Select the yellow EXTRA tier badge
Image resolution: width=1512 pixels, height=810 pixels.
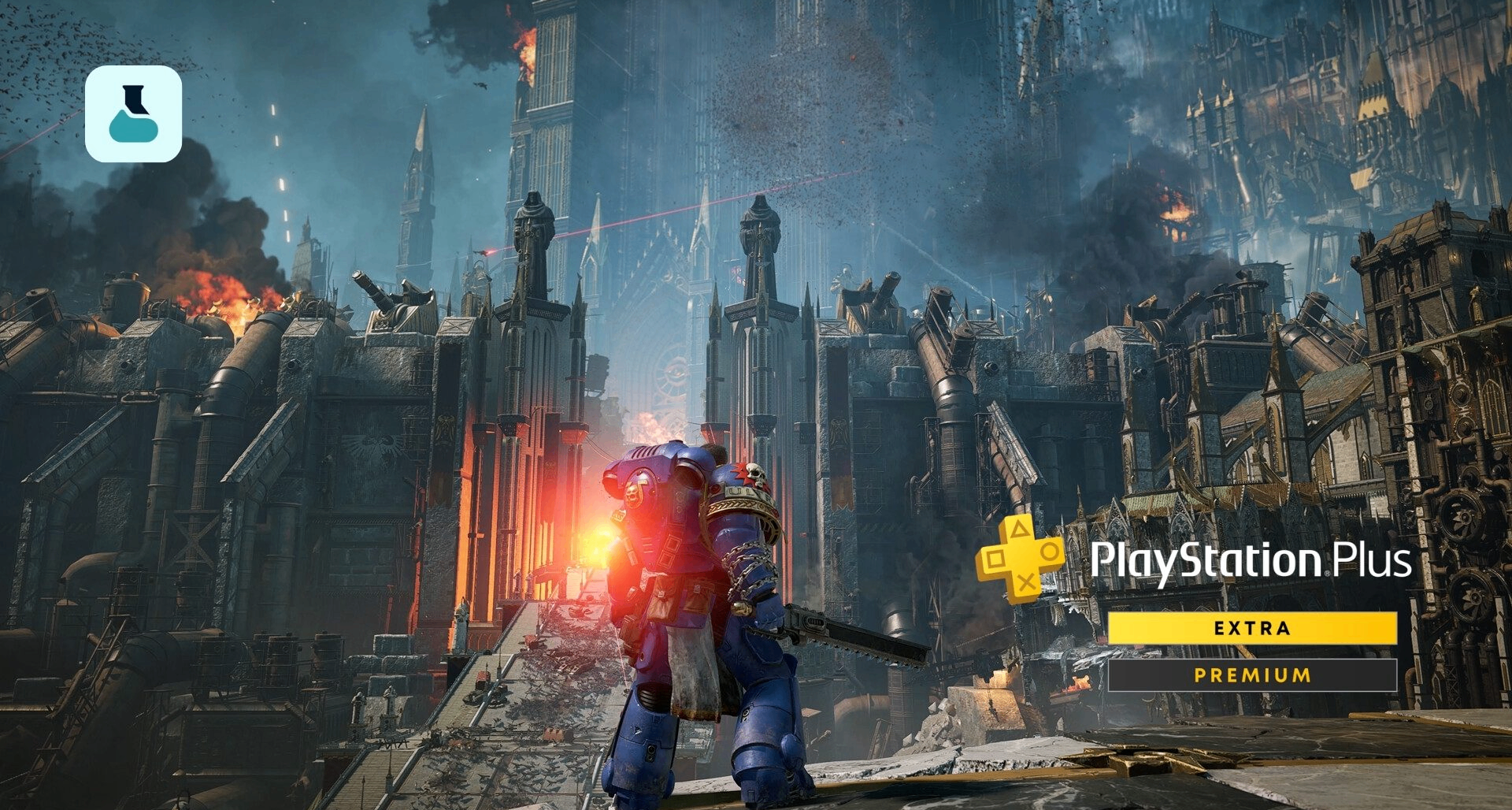click(1252, 628)
